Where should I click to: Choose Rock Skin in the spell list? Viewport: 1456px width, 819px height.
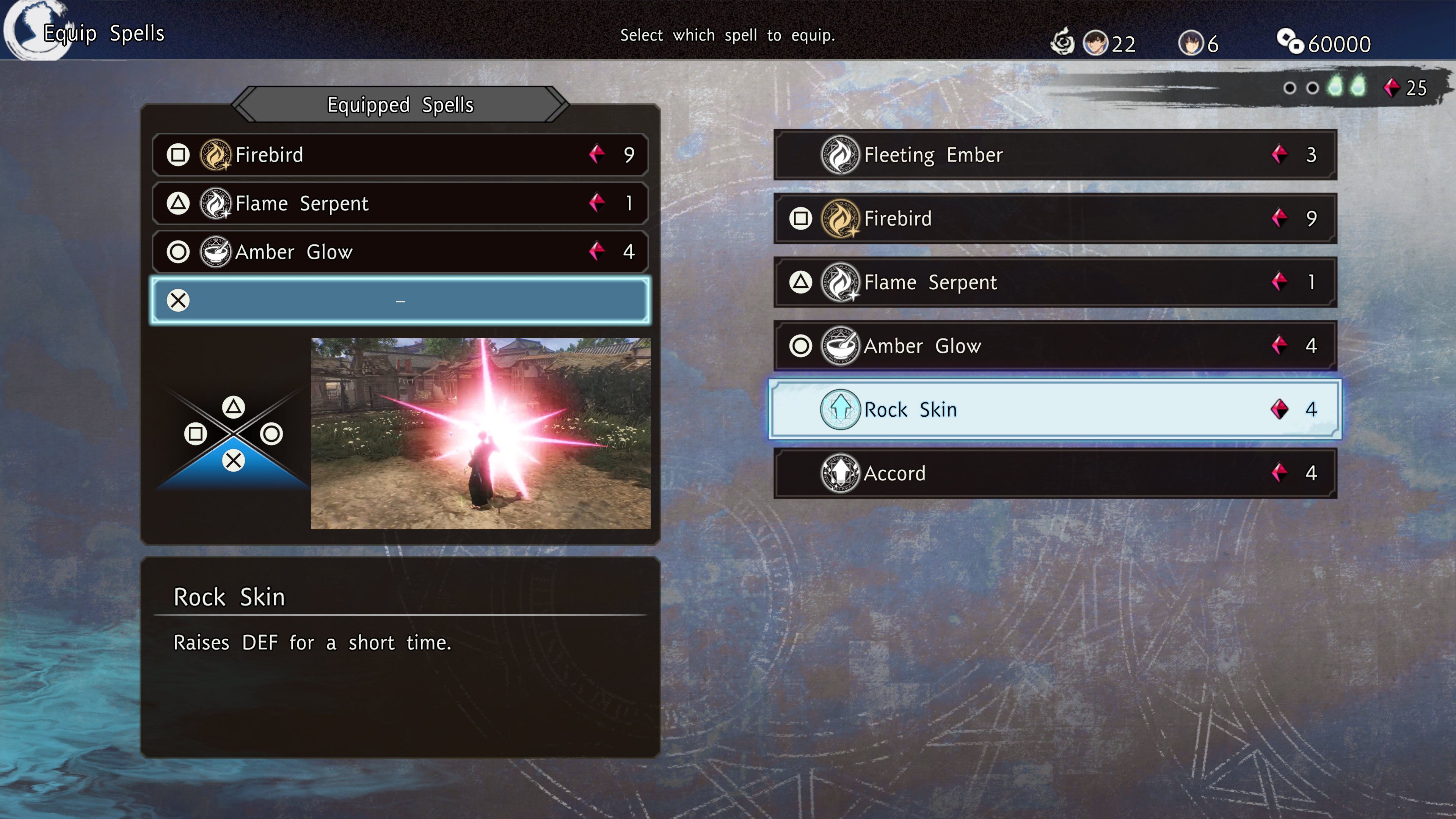(1055, 410)
